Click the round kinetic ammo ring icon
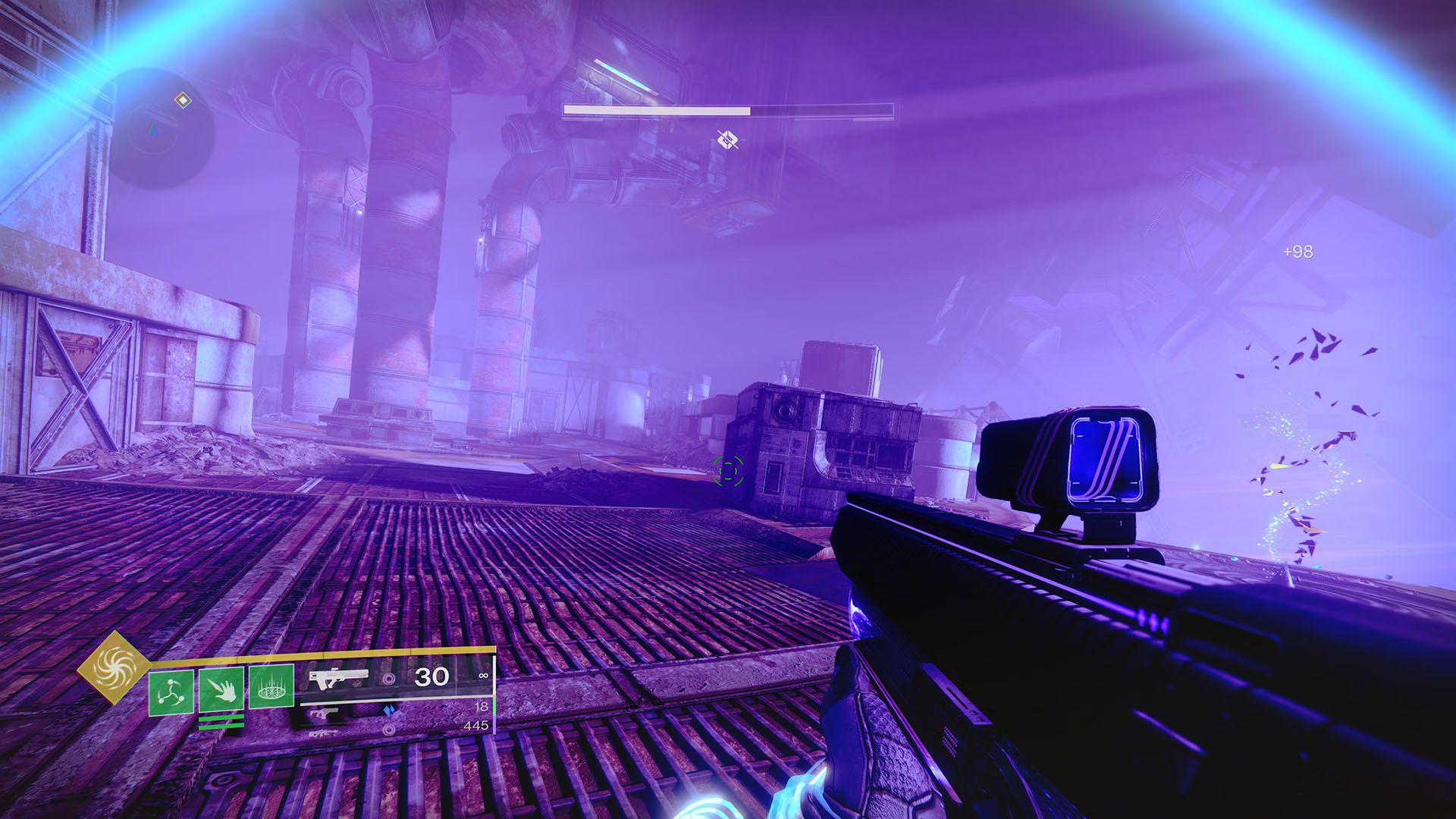The height and width of the screenshot is (819, 1456). 388,679
